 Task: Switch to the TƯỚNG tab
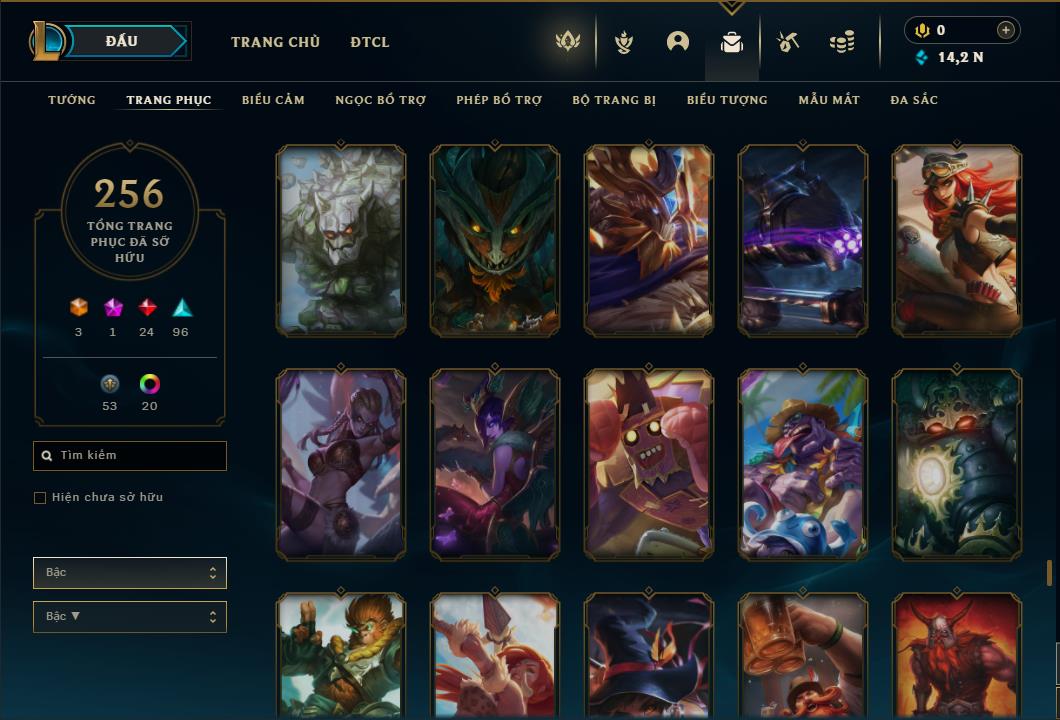point(72,100)
